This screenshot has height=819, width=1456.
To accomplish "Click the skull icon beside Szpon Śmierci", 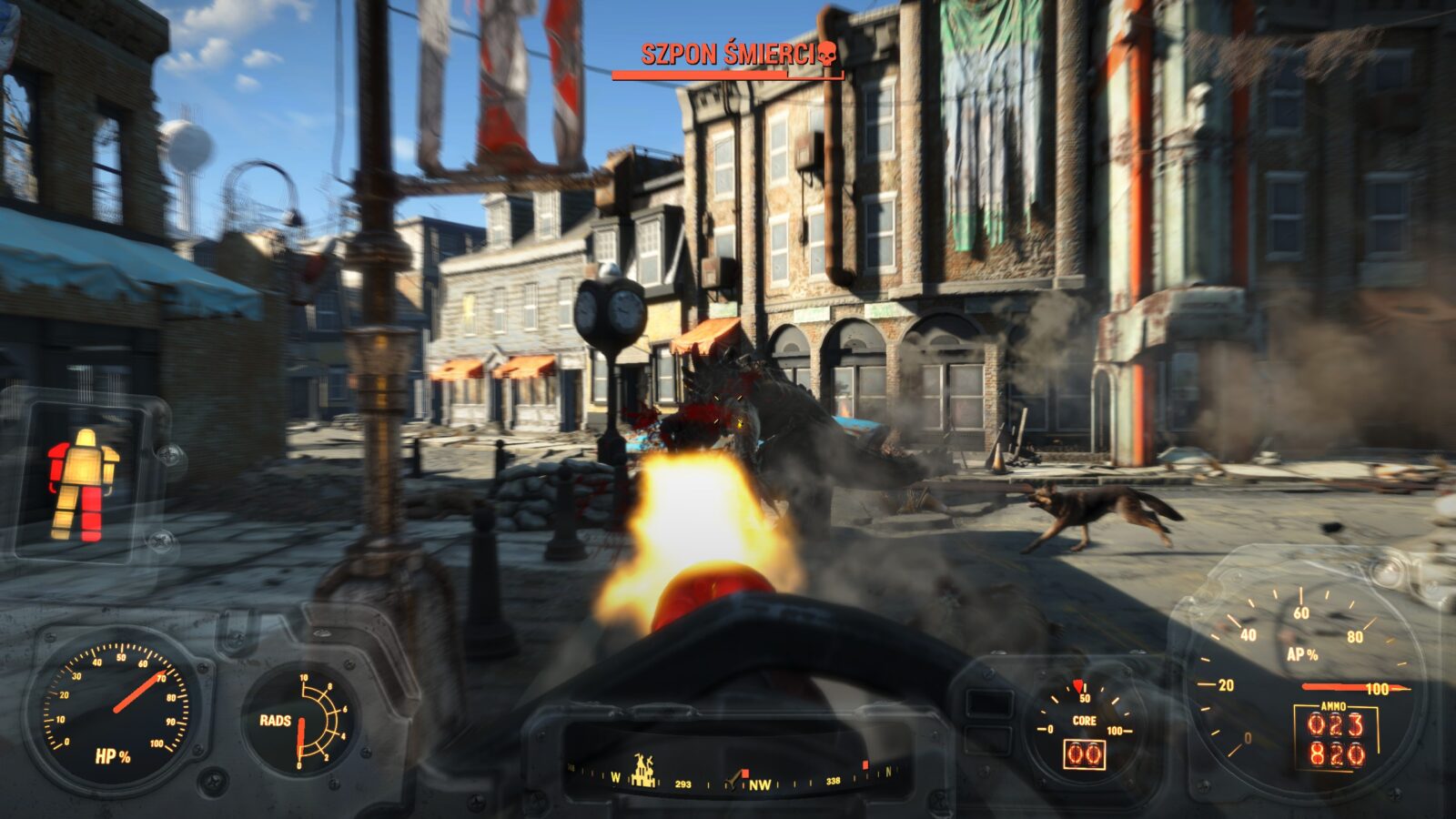I will point(826,54).
